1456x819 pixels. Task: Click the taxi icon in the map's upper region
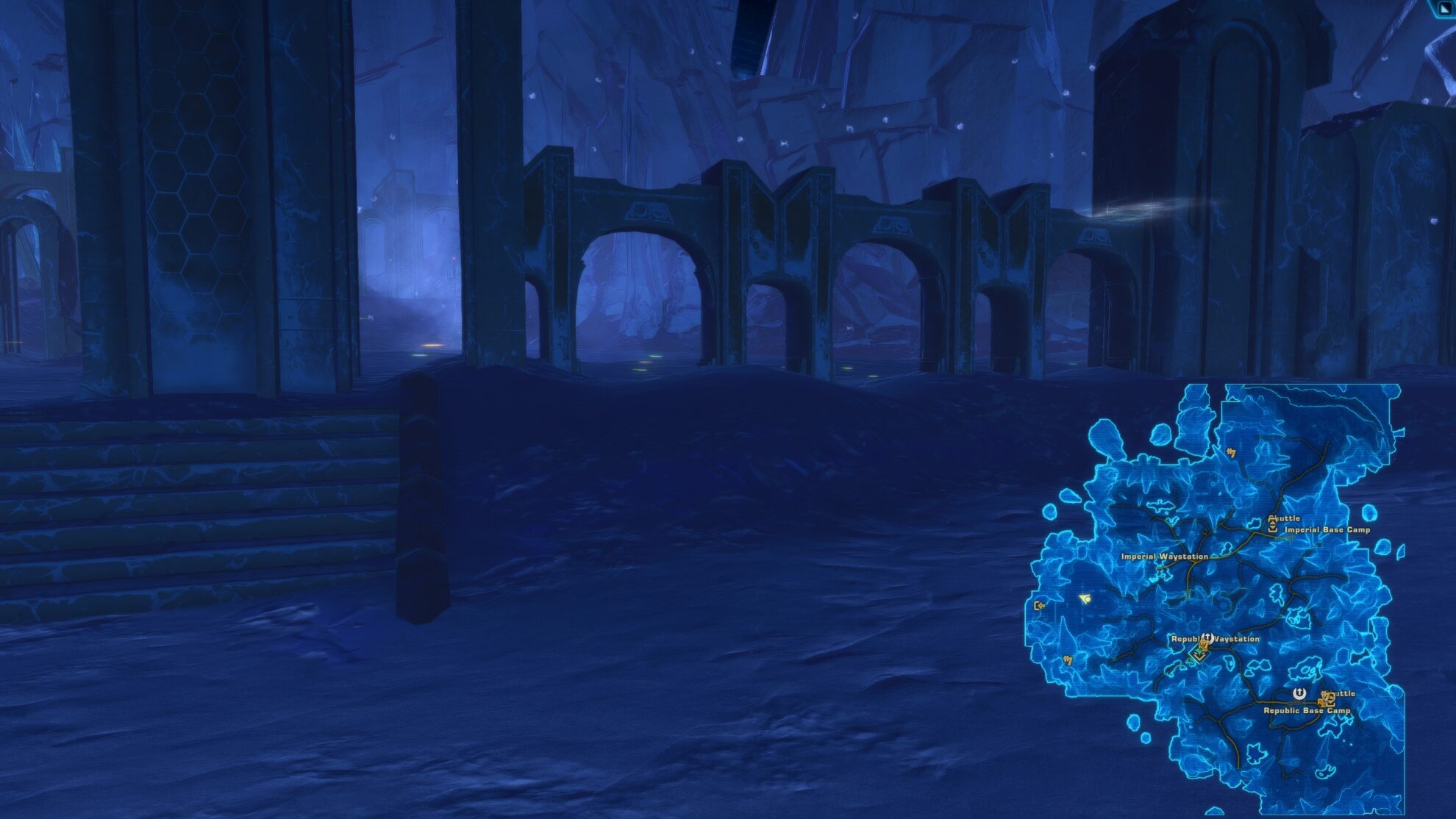pos(1232,453)
